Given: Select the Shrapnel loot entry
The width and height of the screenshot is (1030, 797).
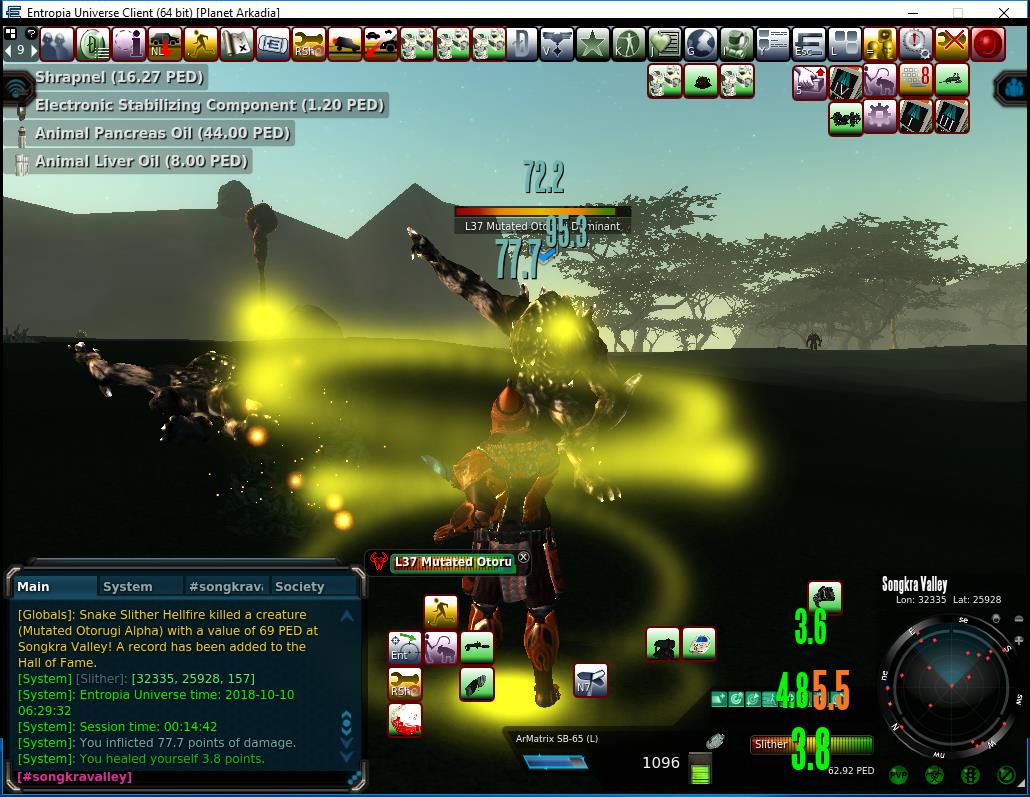Looking at the screenshot, I should click(x=119, y=77).
